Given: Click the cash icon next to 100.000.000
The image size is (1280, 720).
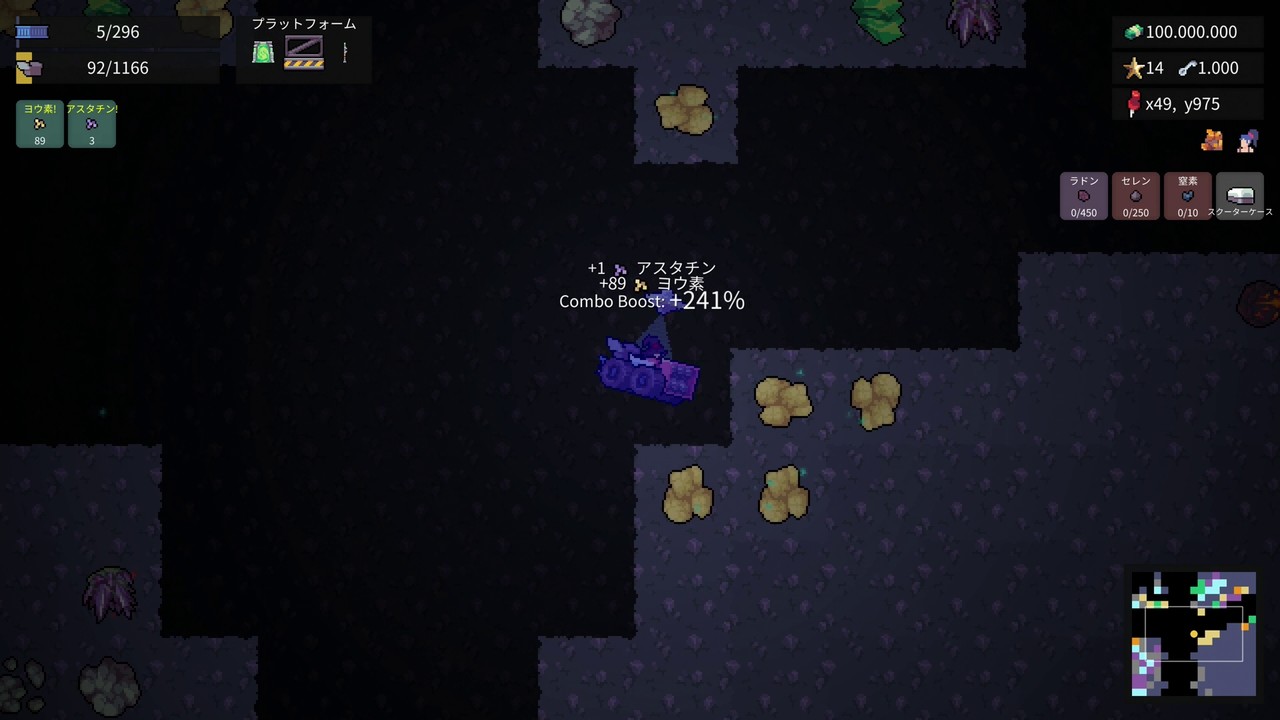Looking at the screenshot, I should point(1132,32).
